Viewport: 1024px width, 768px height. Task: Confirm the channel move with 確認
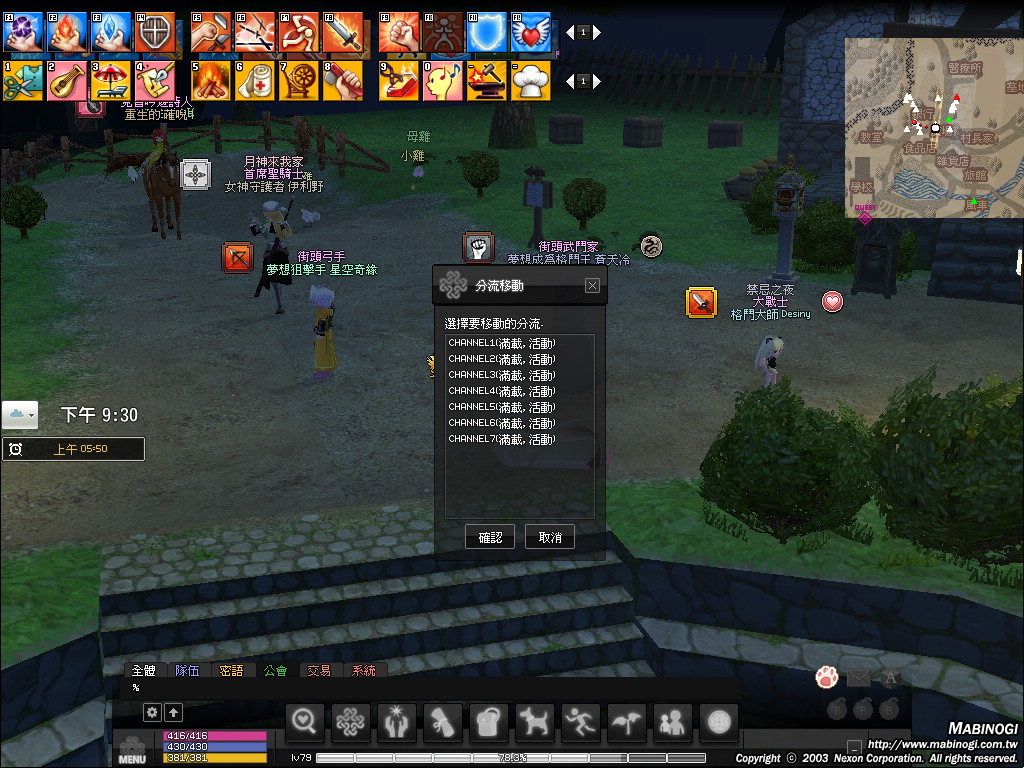pos(490,537)
